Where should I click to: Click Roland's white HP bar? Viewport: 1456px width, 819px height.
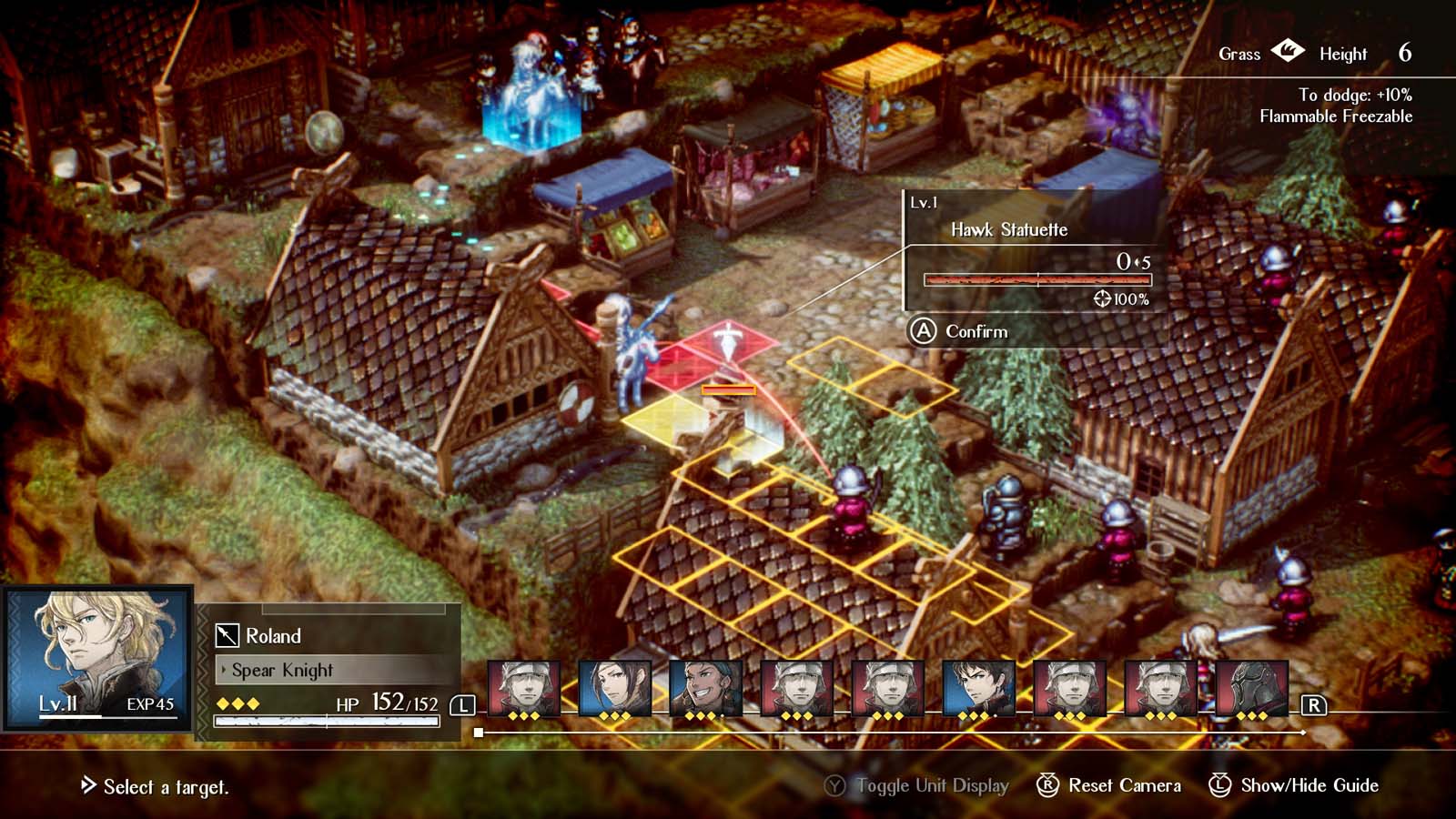[328, 720]
